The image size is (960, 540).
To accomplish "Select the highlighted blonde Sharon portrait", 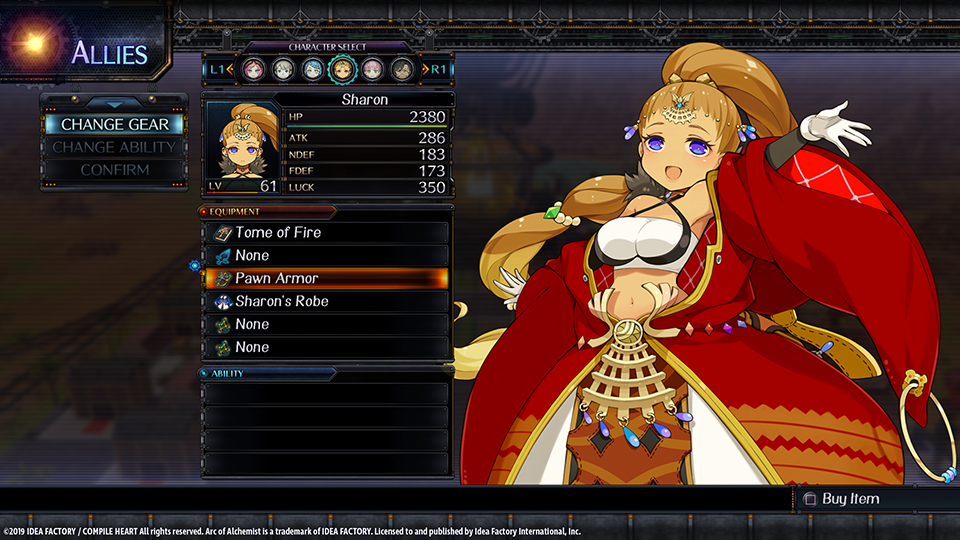I will (343, 69).
